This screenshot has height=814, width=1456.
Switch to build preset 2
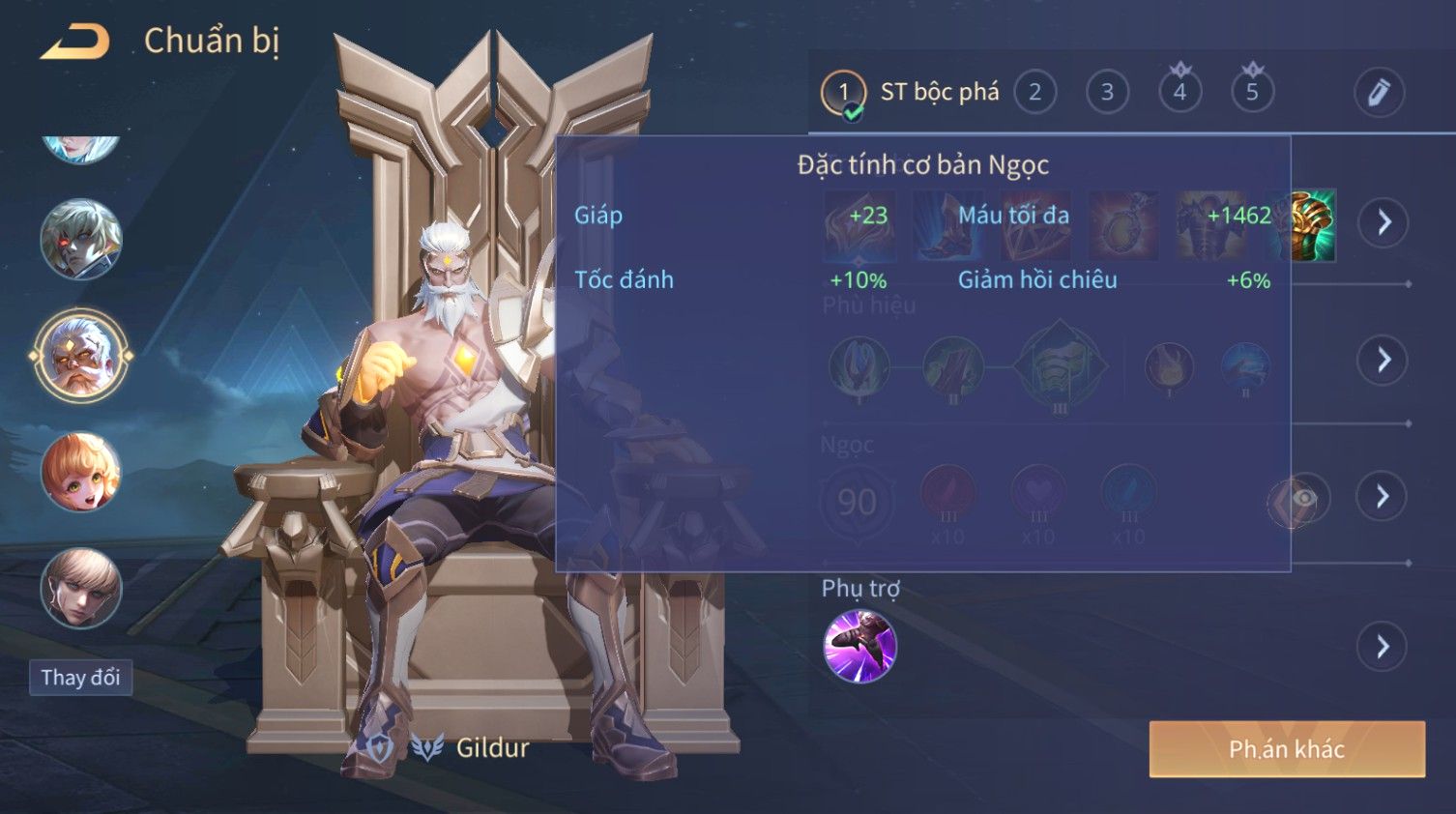pyautogui.click(x=1034, y=93)
